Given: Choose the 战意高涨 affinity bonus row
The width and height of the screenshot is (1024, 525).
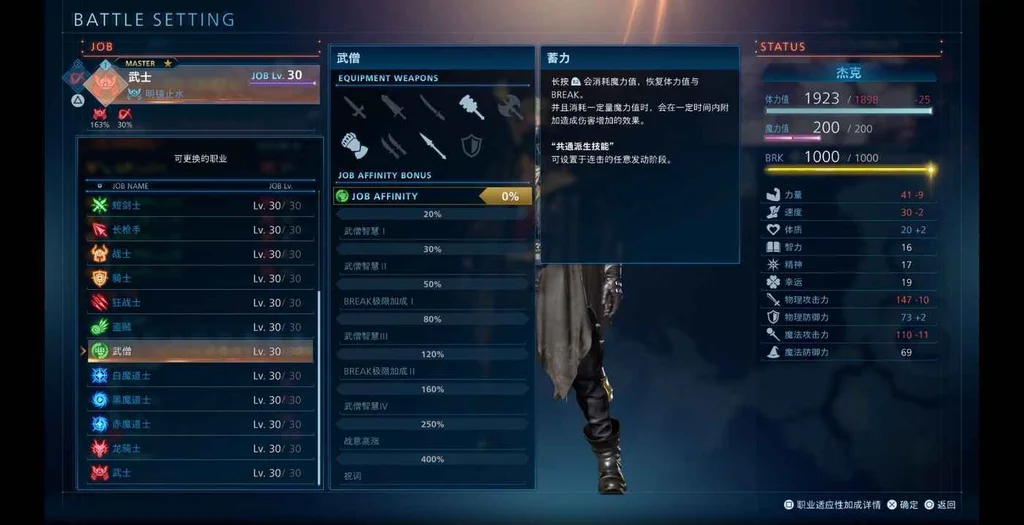Looking at the screenshot, I should coord(432,441).
